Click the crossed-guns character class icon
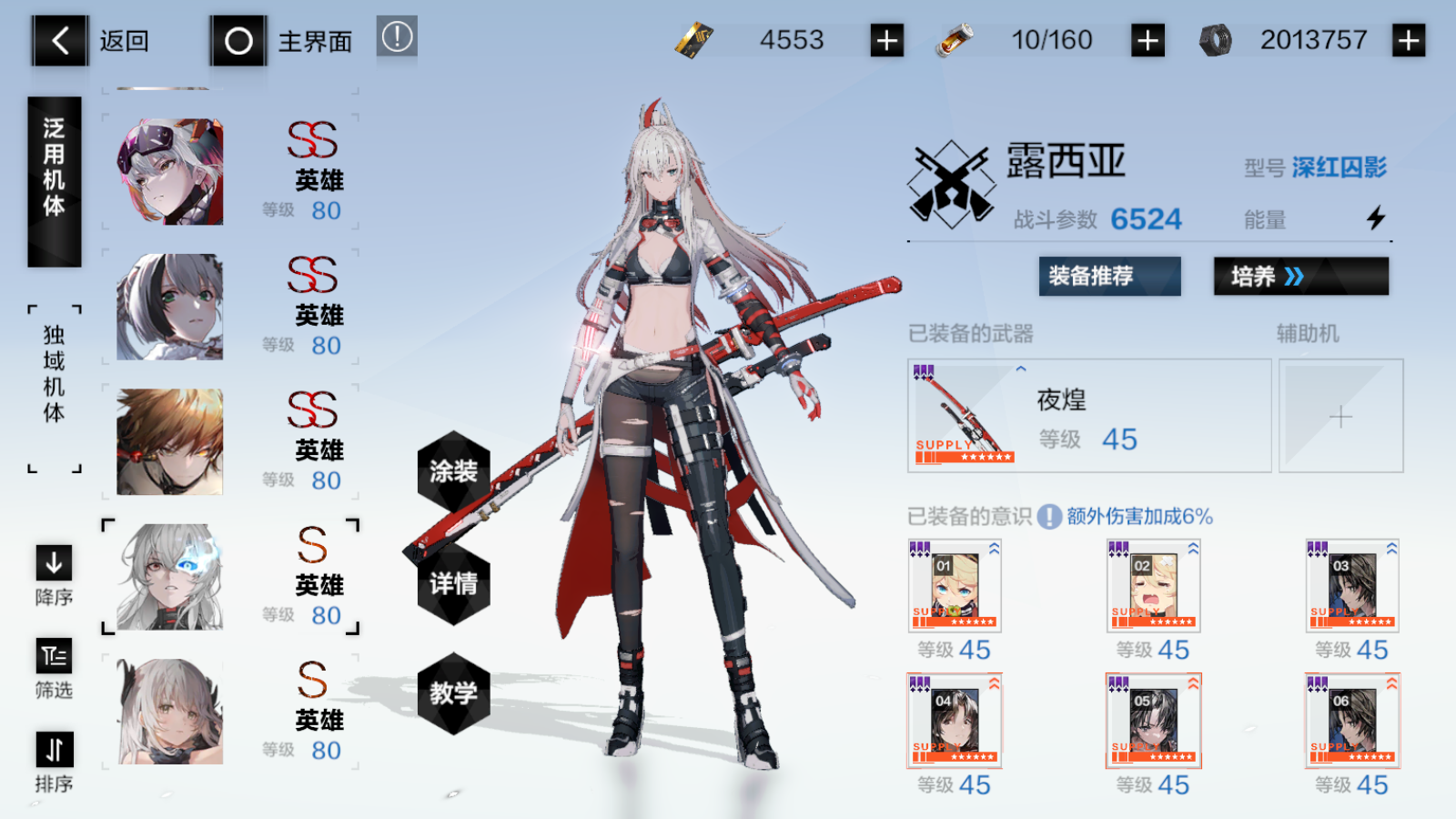This screenshot has height=819, width=1456. (x=950, y=182)
